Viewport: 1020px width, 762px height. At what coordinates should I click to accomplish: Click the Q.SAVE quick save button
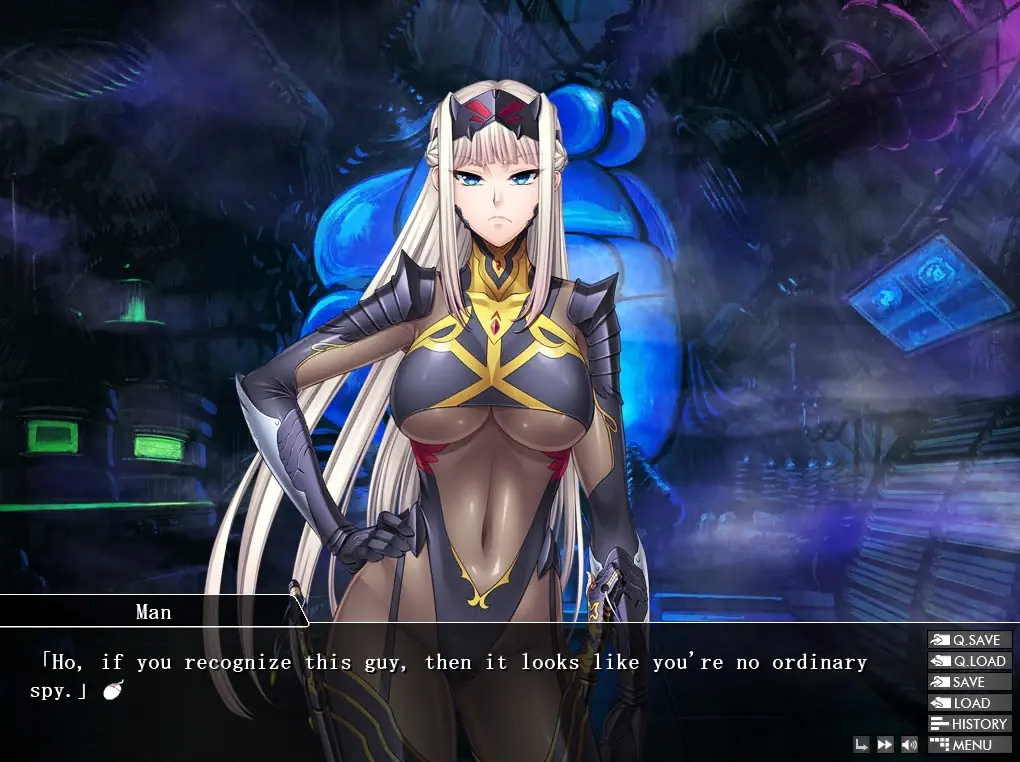pyautogui.click(x=969, y=640)
